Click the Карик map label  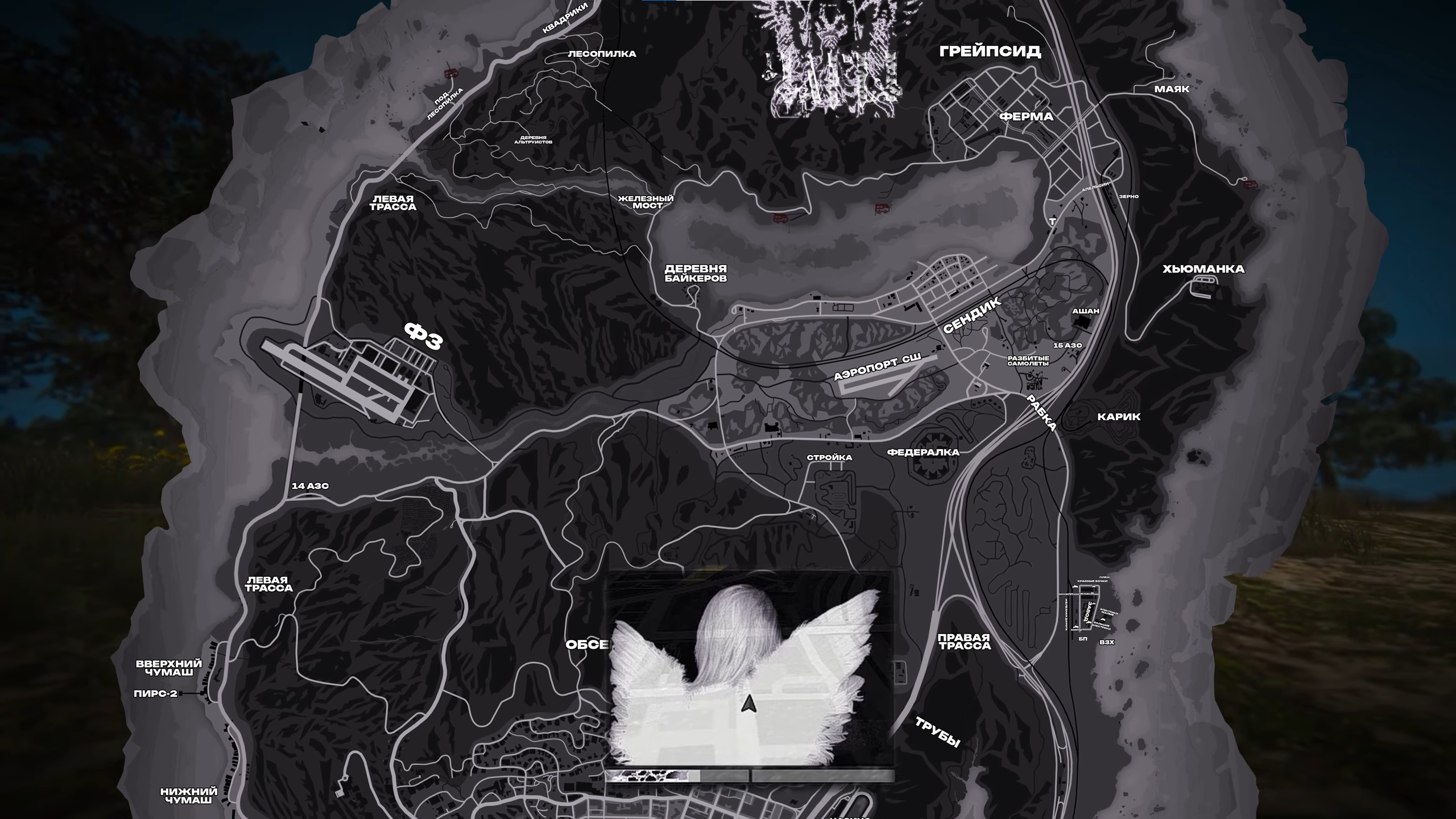coord(1119,417)
